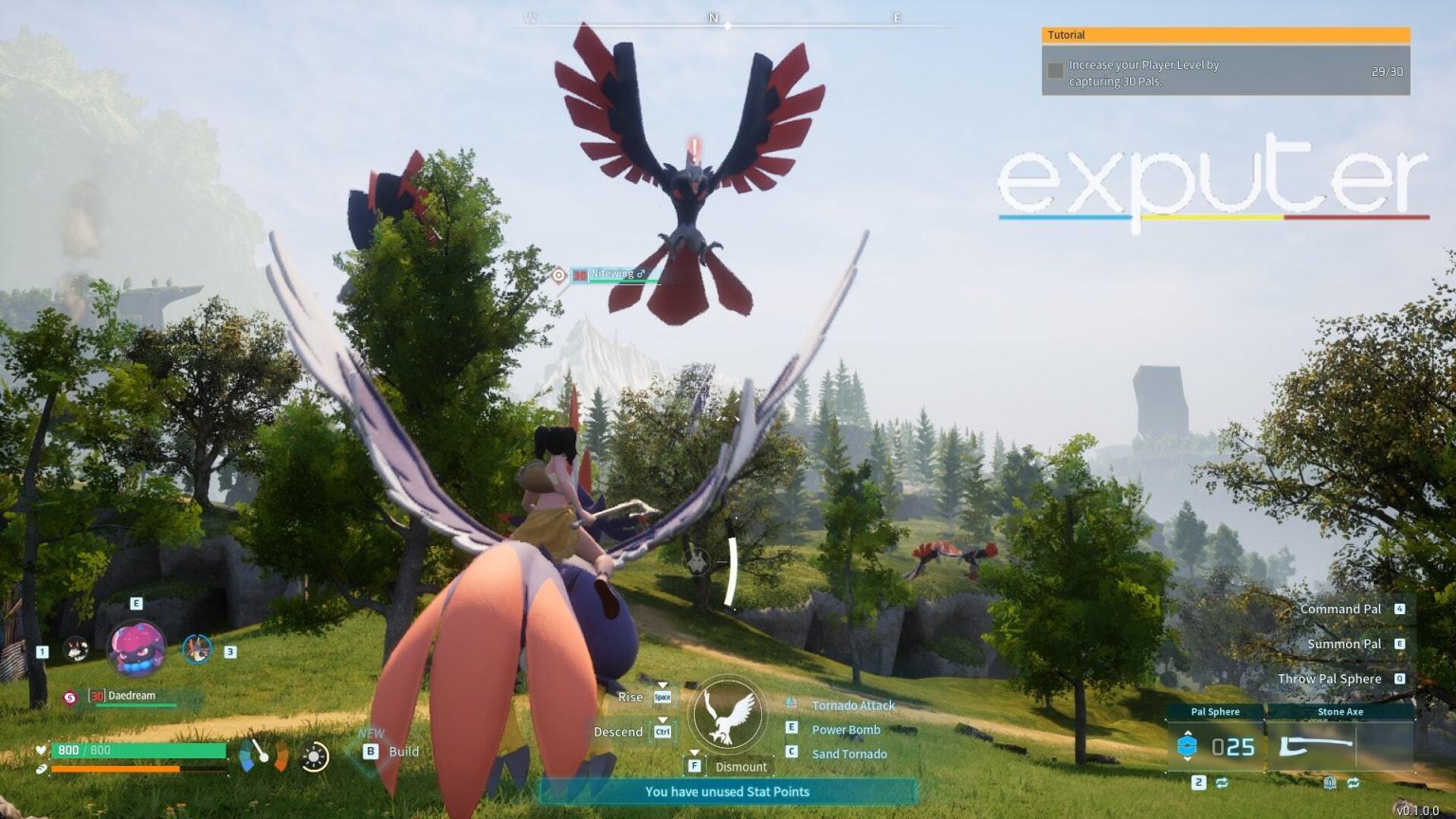Toggle the cycle arrows under the Stone Axe slot
The height and width of the screenshot is (819, 1456).
pos(1354,783)
